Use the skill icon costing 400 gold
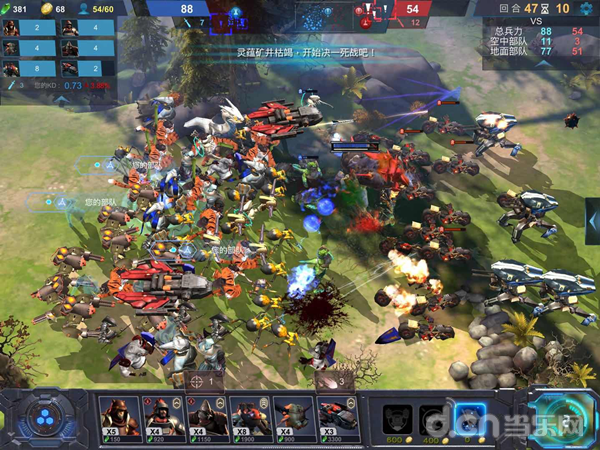The image size is (600, 450). pyautogui.click(x=432, y=417)
